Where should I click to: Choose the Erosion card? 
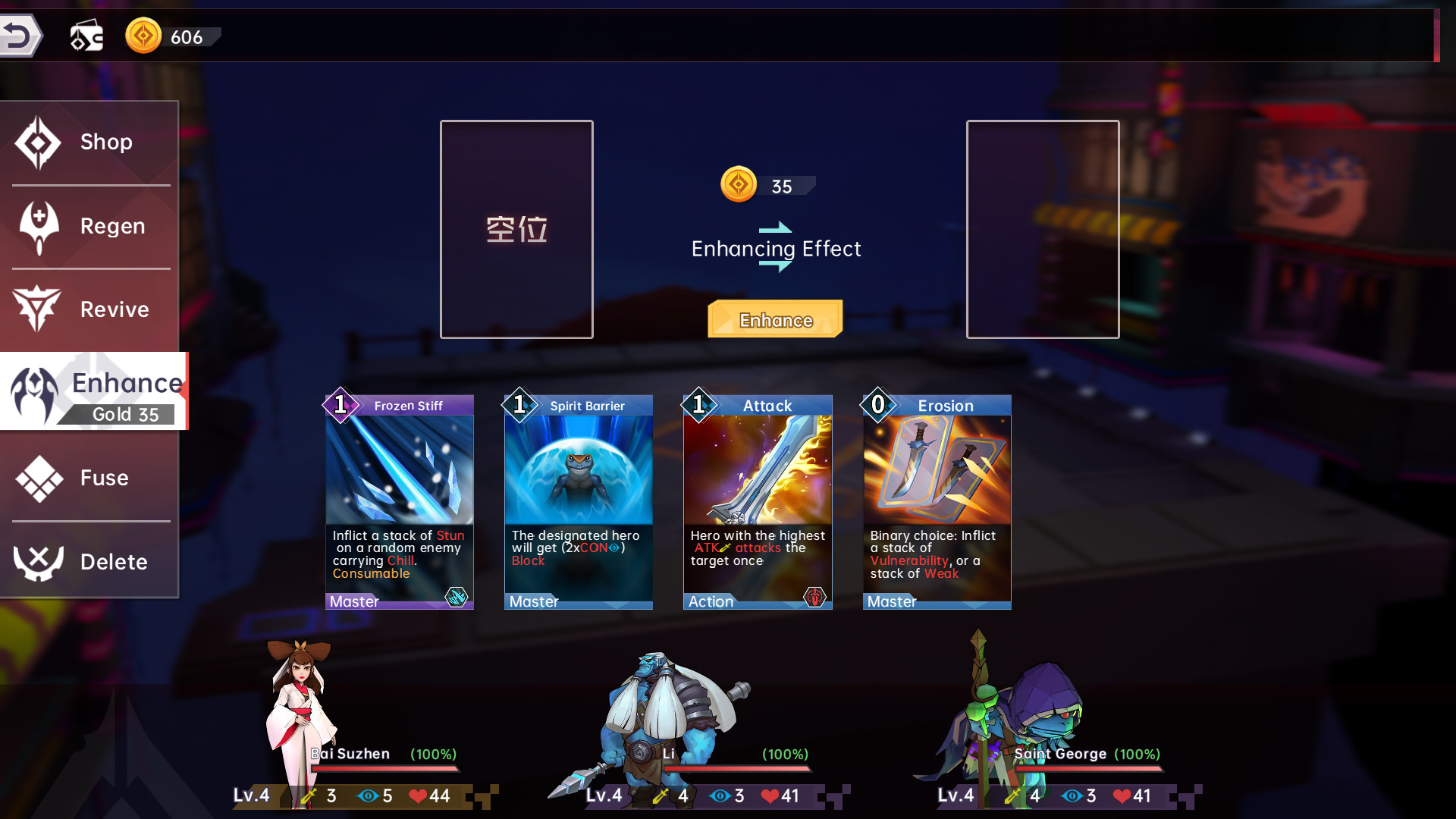(x=937, y=502)
